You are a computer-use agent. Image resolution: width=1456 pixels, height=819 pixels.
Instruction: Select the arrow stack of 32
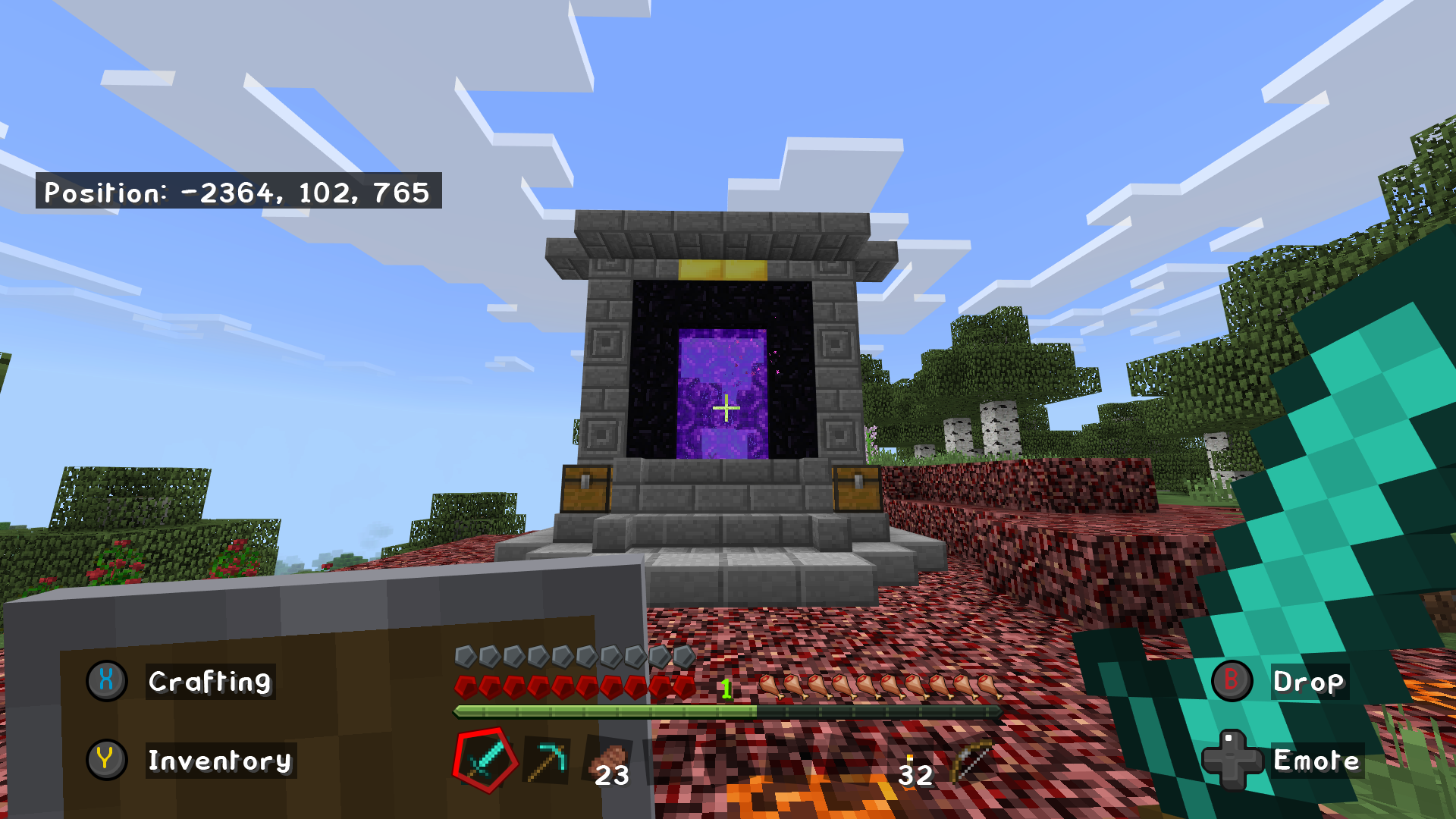point(910,766)
